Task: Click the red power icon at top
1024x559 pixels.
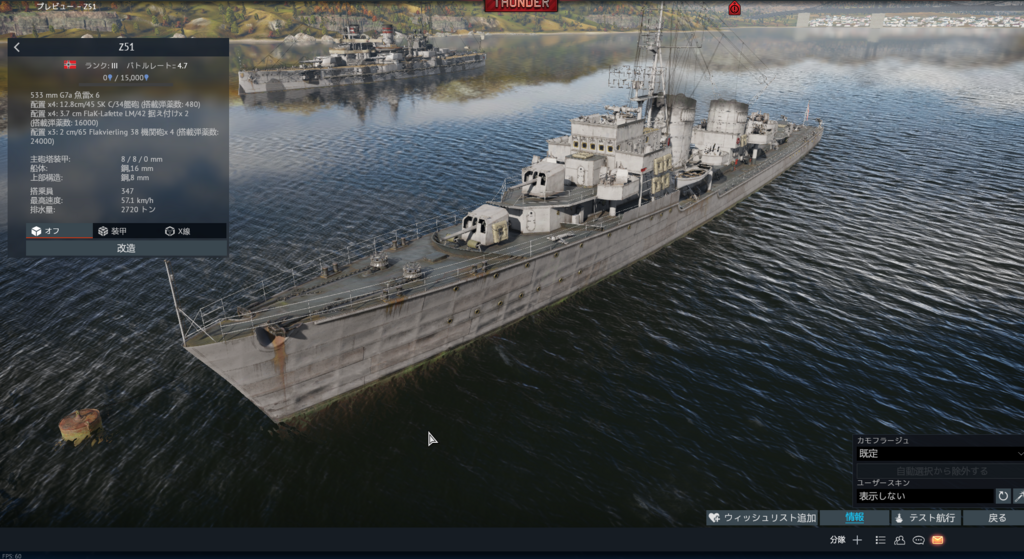Action: click(x=734, y=8)
